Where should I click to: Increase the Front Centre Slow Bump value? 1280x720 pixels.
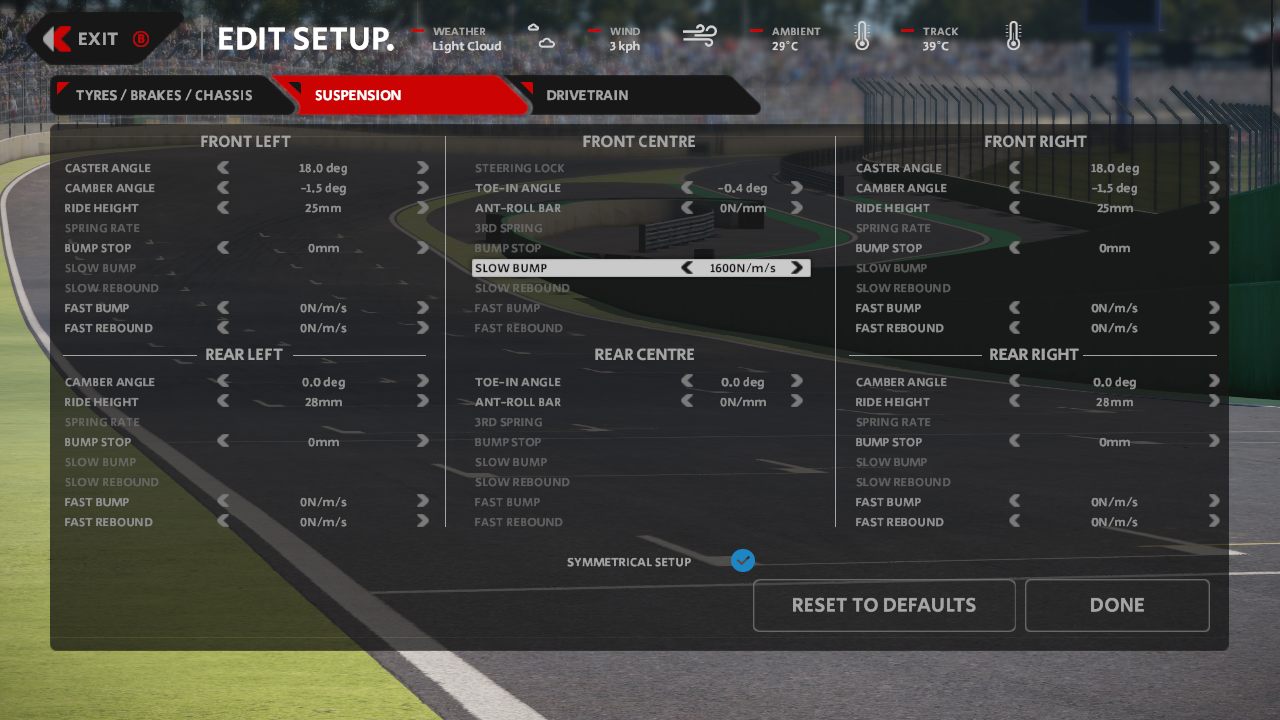tap(797, 268)
